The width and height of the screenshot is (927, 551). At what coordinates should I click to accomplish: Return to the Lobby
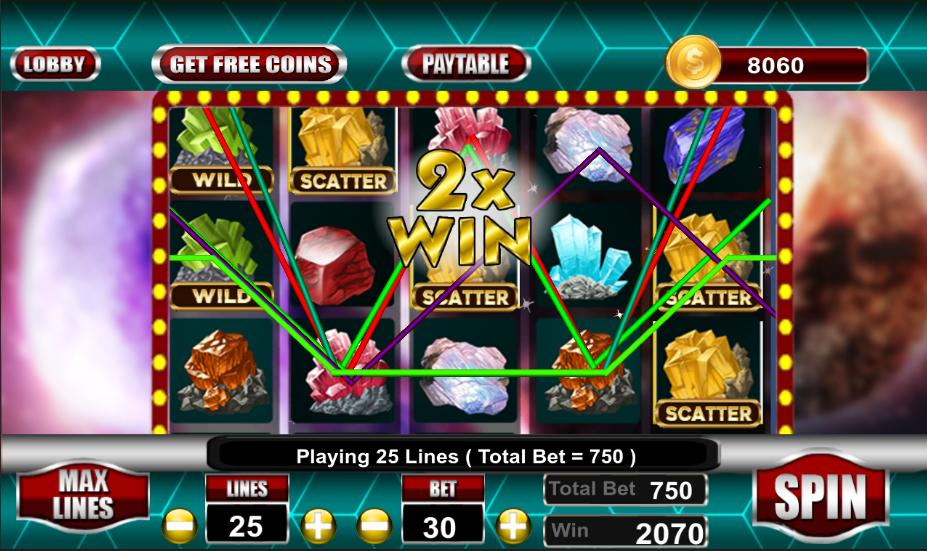(55, 65)
